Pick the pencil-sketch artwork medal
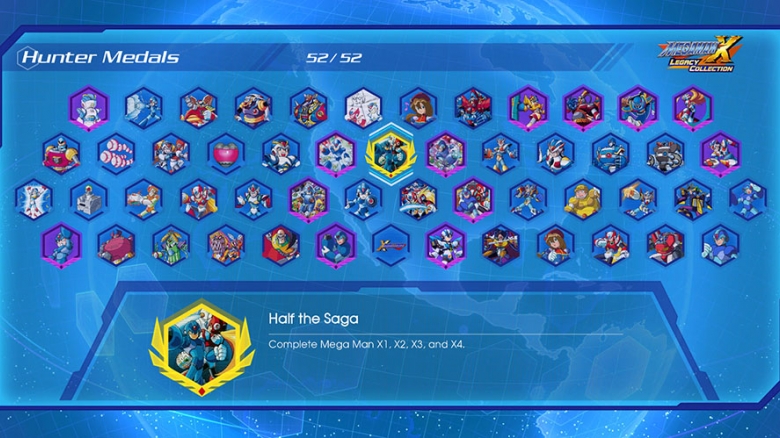780x438 pixels. tap(363, 107)
